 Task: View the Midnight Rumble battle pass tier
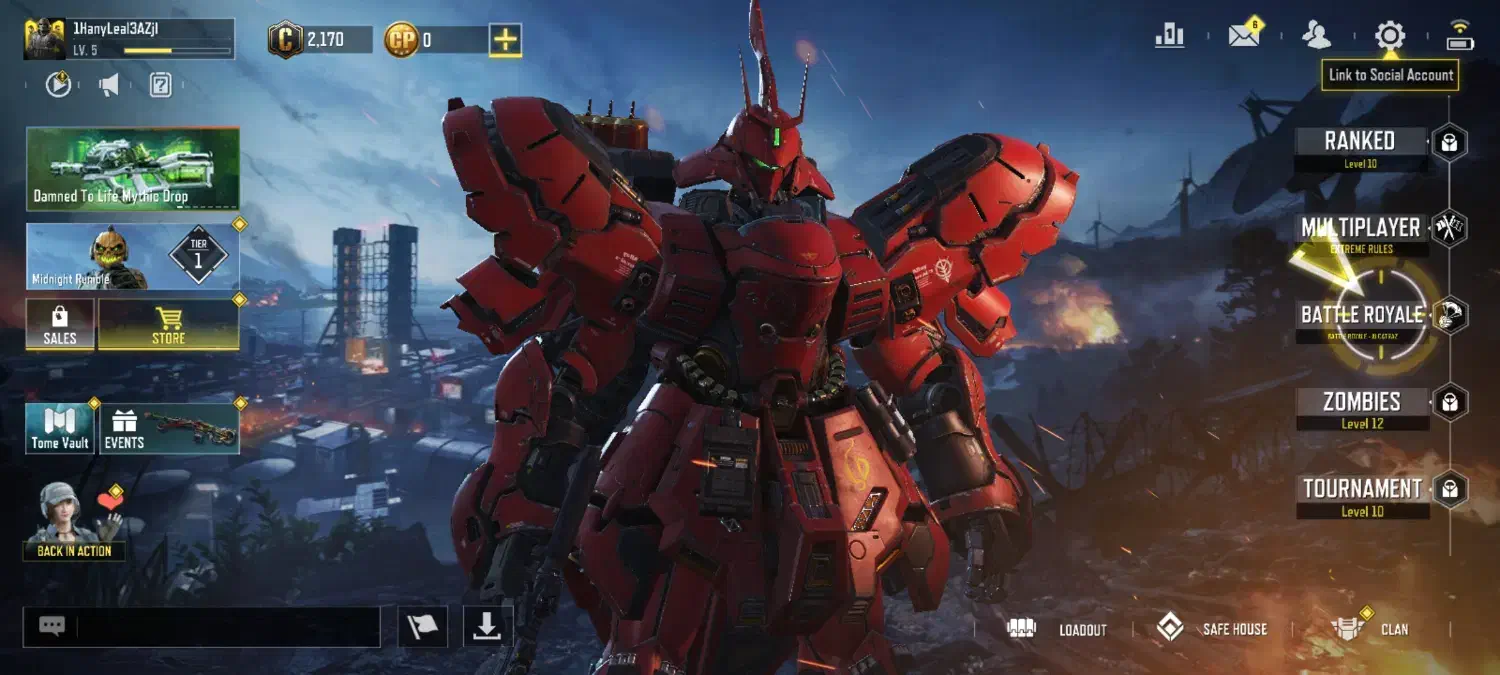tap(133, 256)
